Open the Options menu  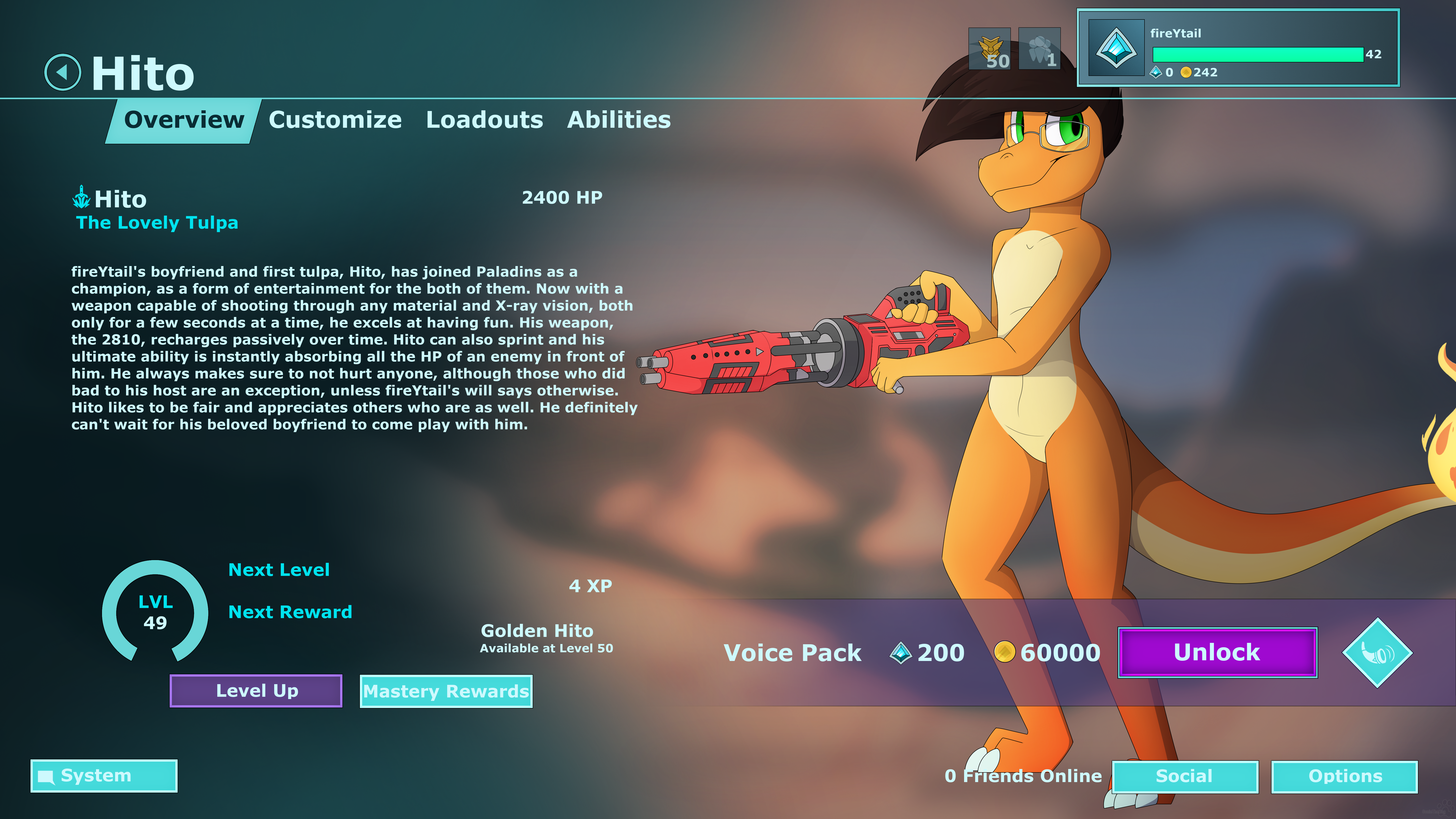pos(1344,777)
